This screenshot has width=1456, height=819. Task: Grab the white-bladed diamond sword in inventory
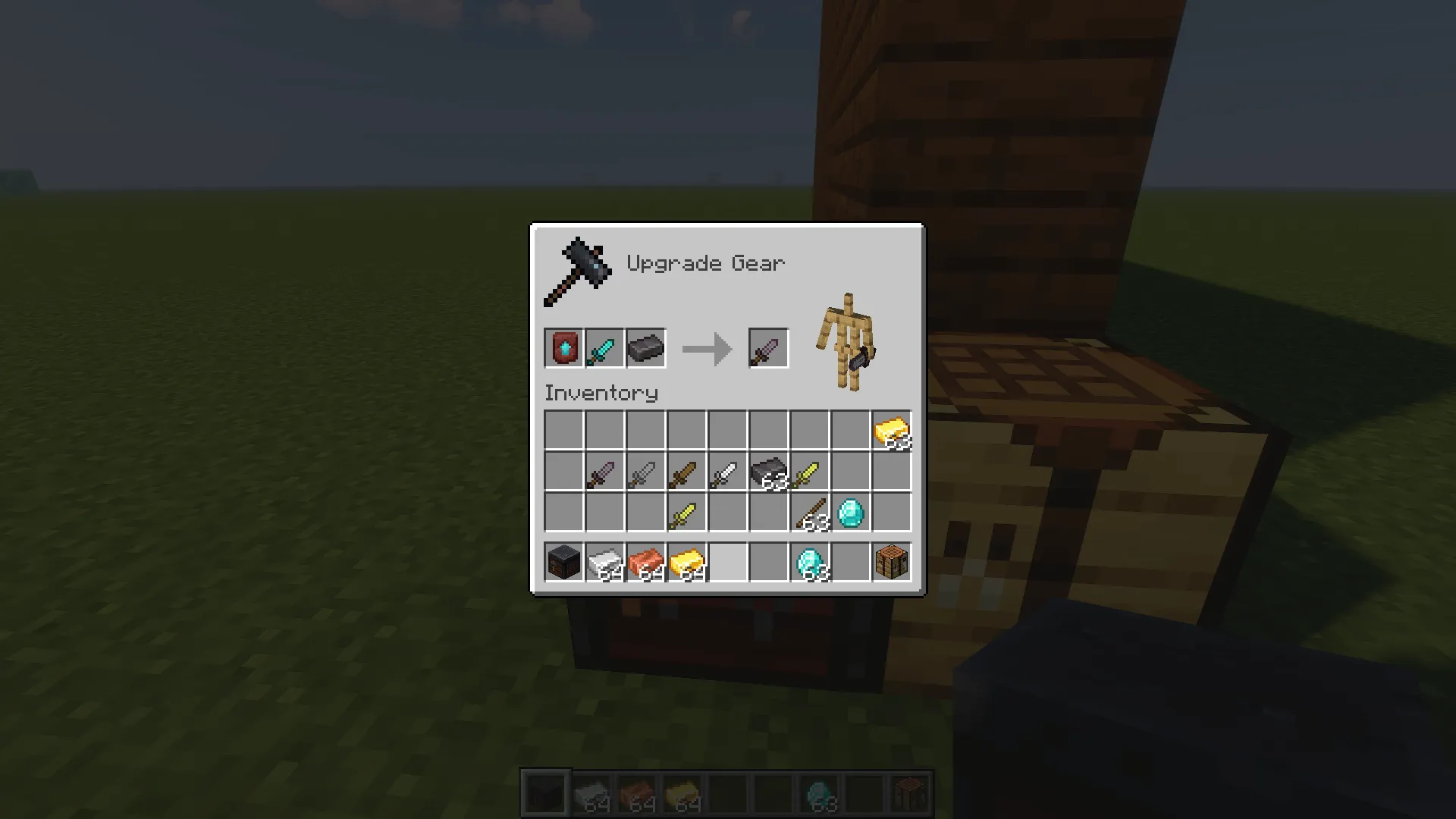click(727, 474)
